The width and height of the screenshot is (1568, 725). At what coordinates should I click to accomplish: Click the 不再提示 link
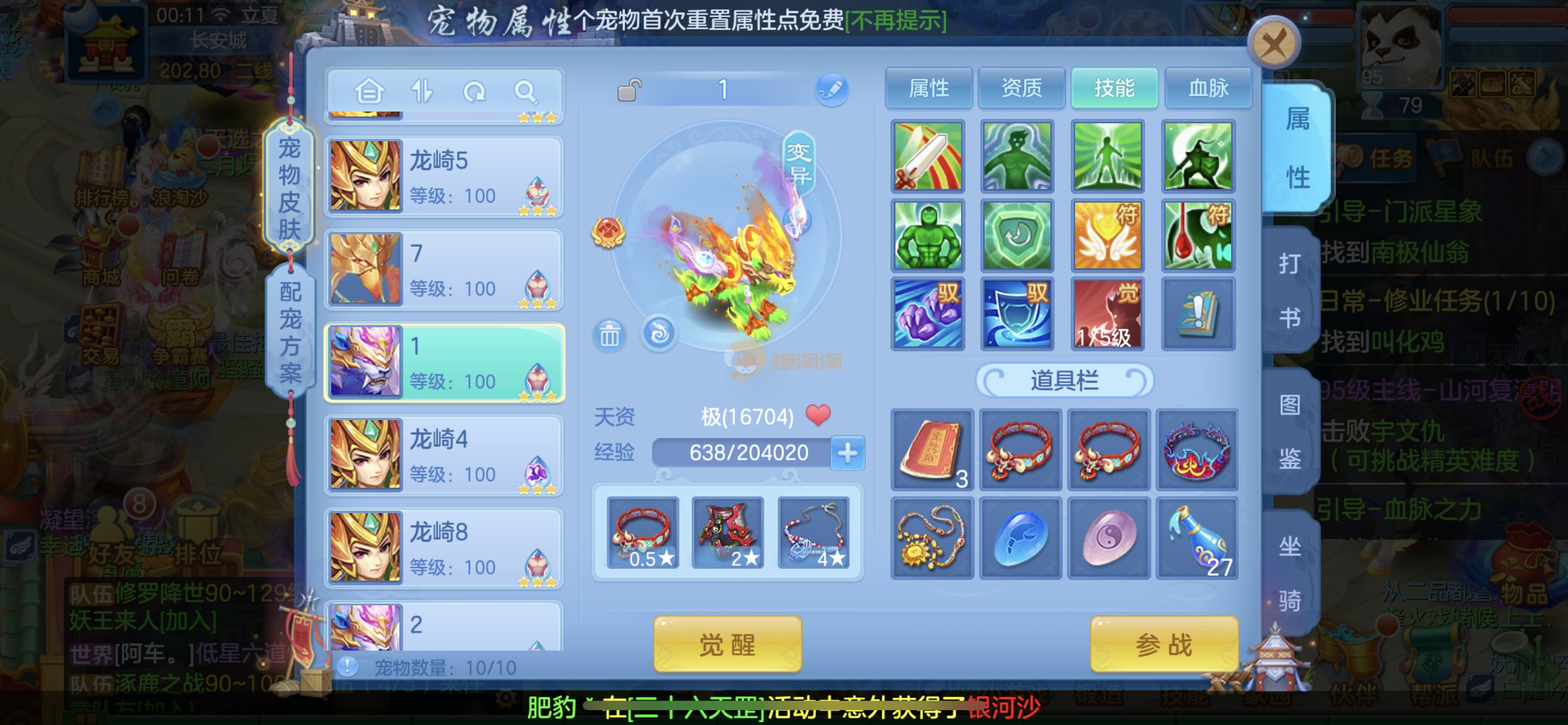tap(895, 21)
